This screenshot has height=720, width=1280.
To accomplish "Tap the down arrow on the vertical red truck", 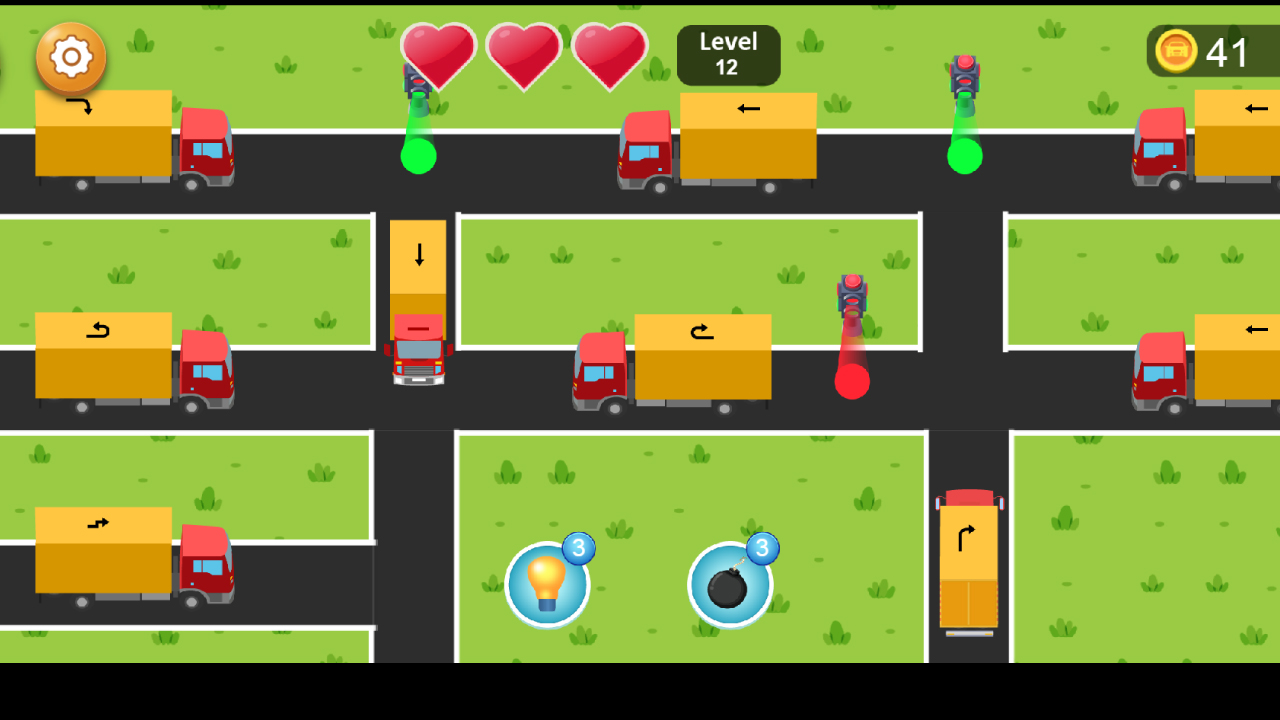I will [x=417, y=255].
